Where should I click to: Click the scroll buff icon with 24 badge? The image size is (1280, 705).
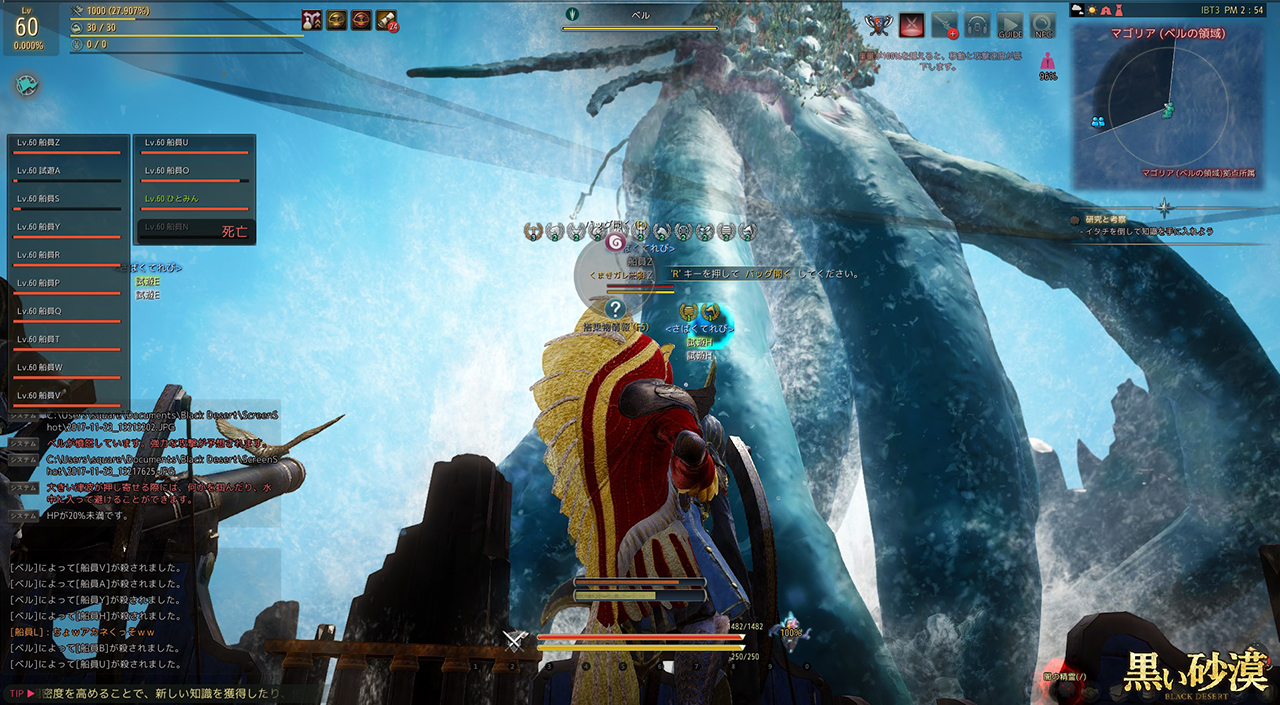(x=387, y=20)
